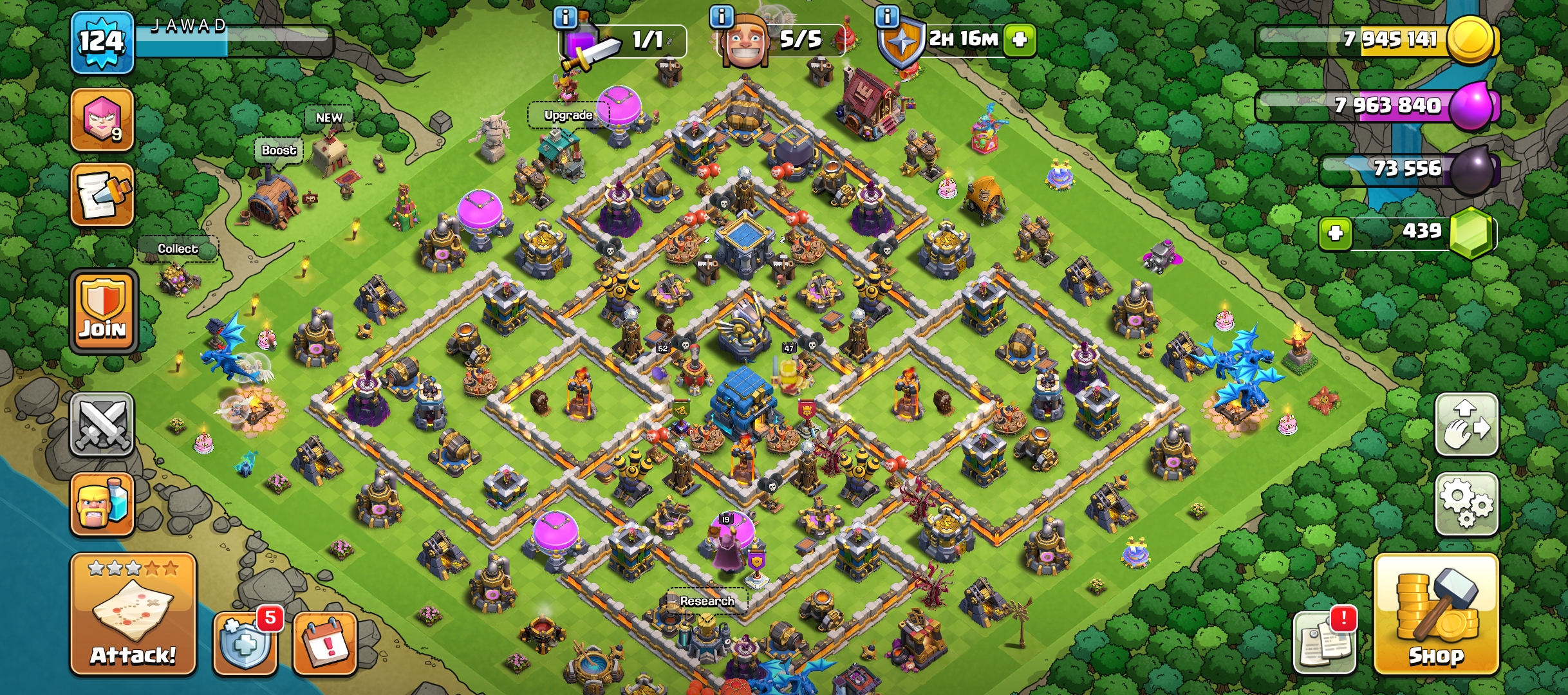Viewport: 1568px width, 695px height.
Task: Open the pink-haired hero button
Action: click(x=102, y=120)
